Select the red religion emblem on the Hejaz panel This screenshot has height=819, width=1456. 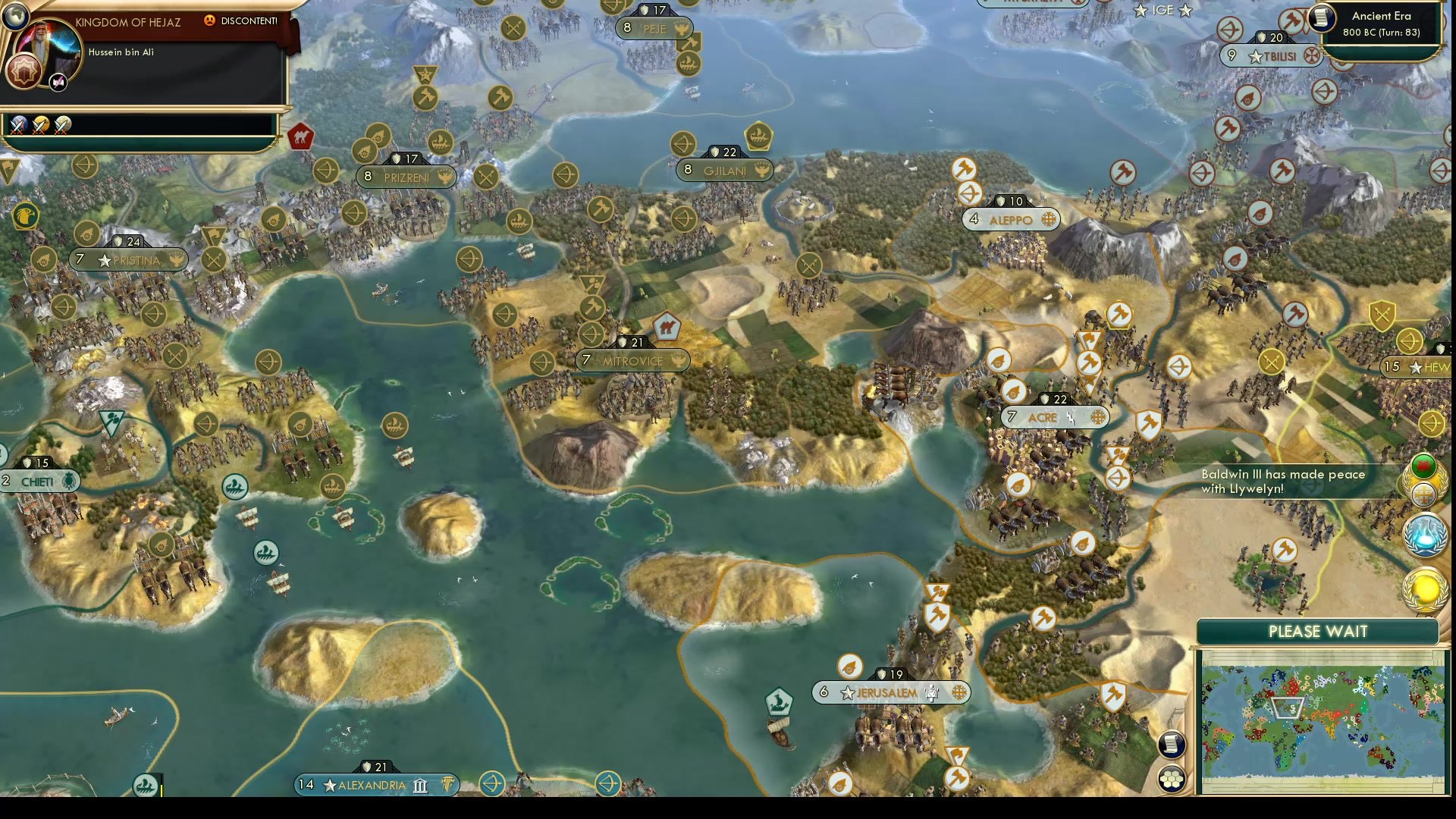click(24, 71)
